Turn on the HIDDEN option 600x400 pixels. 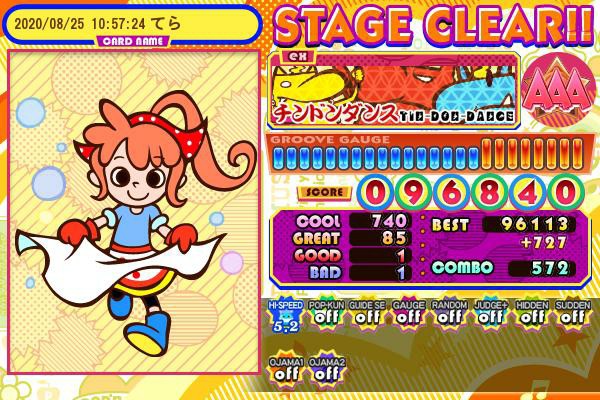click(530, 315)
